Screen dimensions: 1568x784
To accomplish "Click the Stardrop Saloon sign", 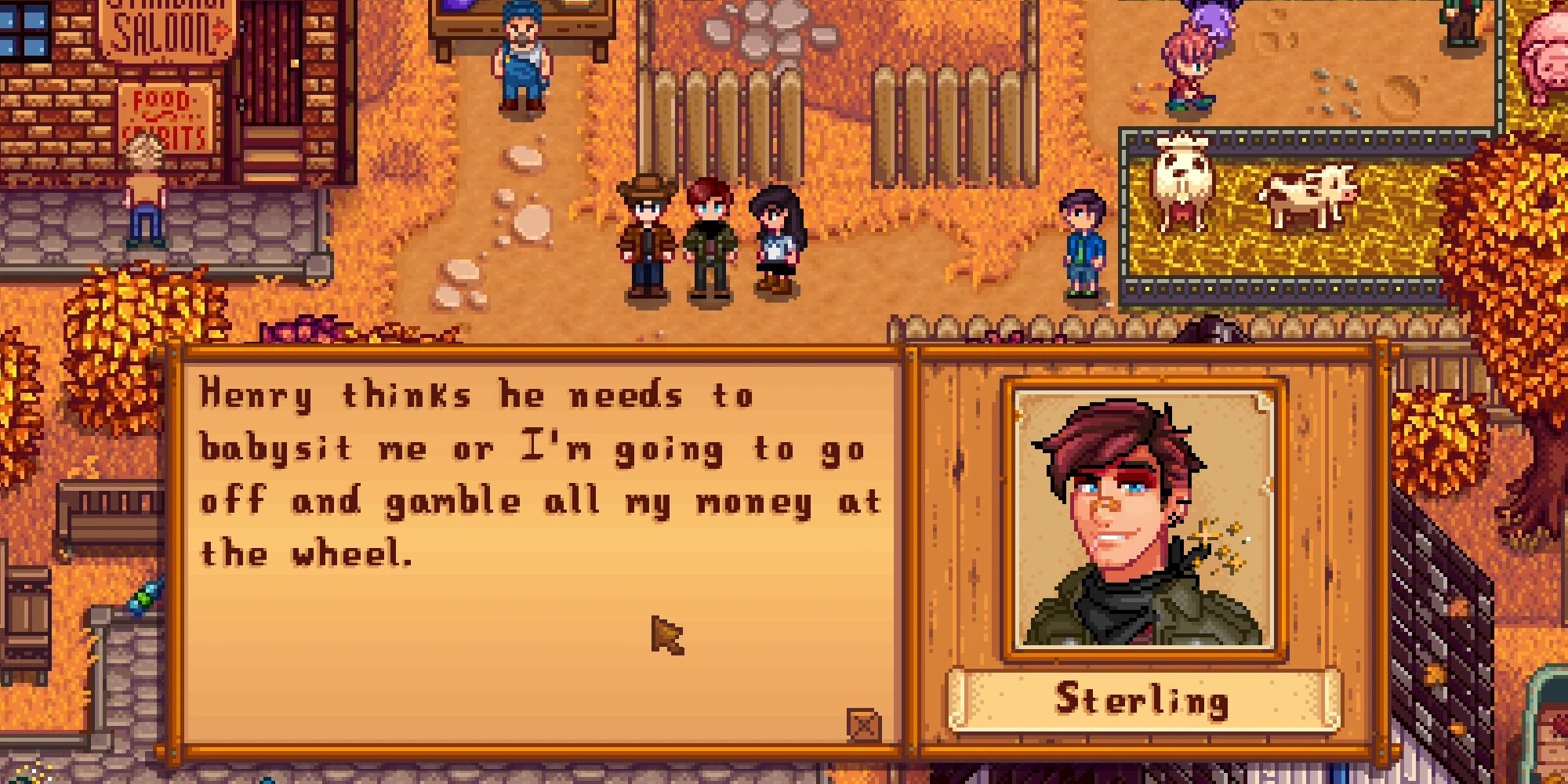I will pos(165,24).
